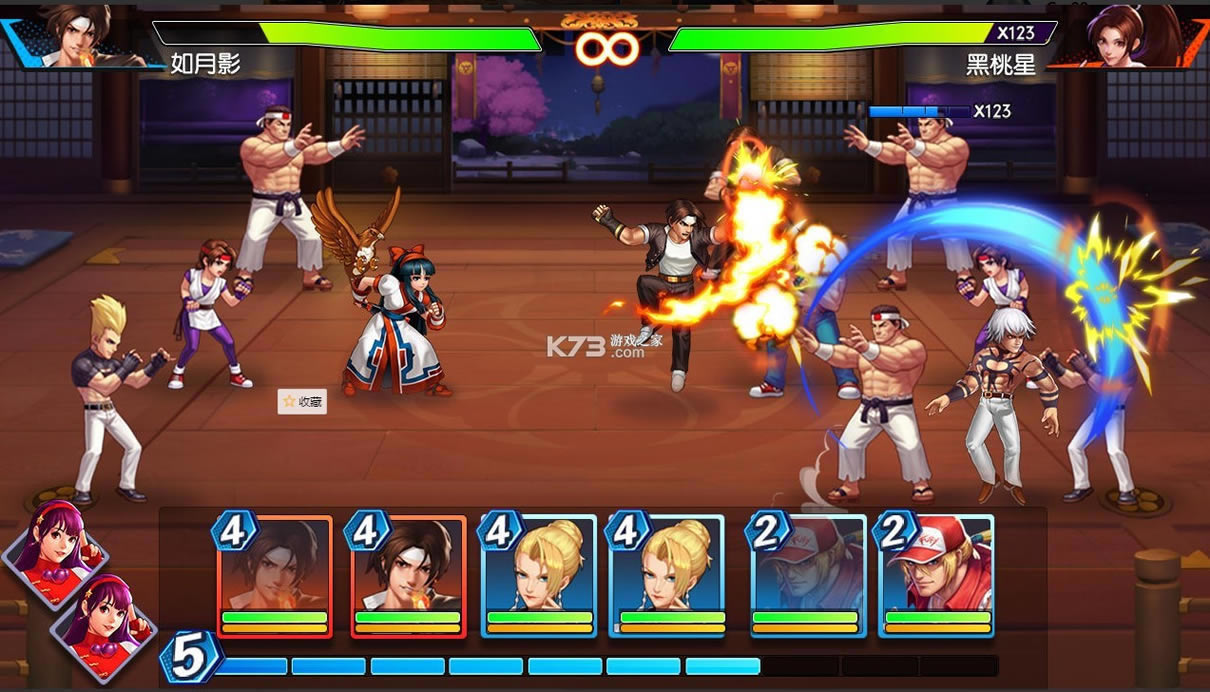Screen dimensions: 1210x692
Task: Select the dimmed Kyo skill card
Action: pos(274,575)
